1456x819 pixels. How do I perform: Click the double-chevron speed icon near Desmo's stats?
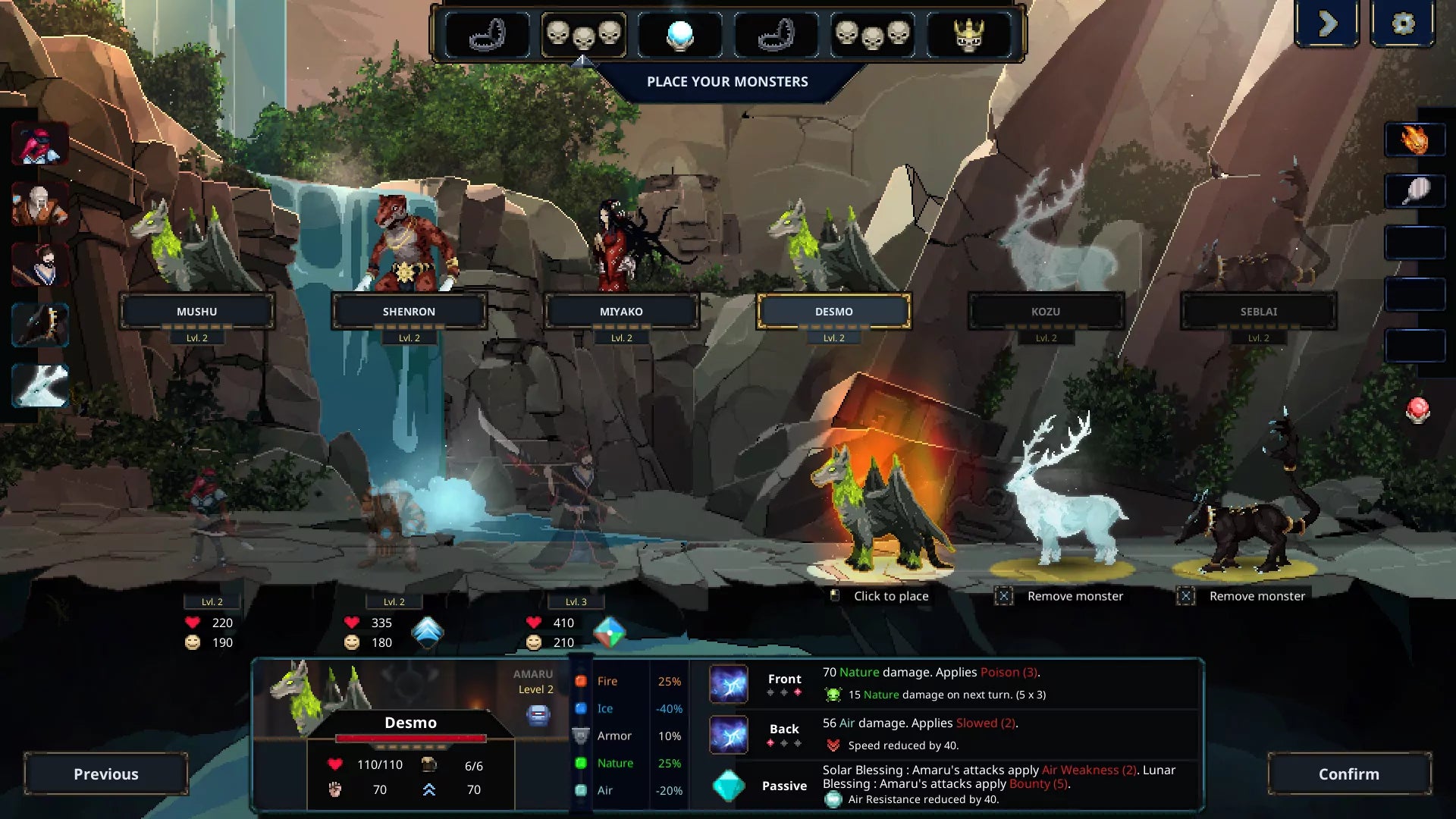[429, 789]
